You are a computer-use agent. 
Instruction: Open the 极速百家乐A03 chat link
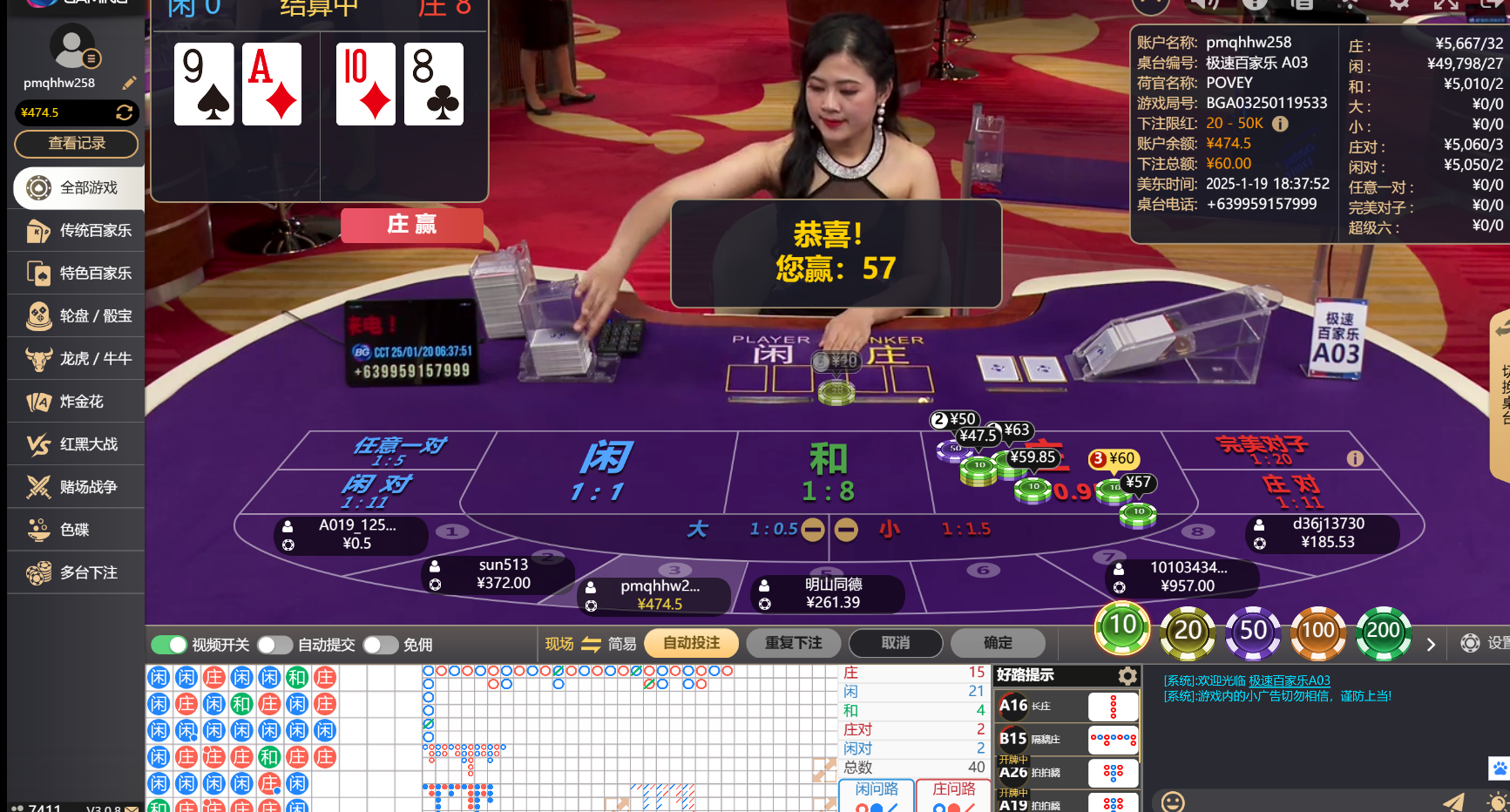pyautogui.click(x=1289, y=680)
